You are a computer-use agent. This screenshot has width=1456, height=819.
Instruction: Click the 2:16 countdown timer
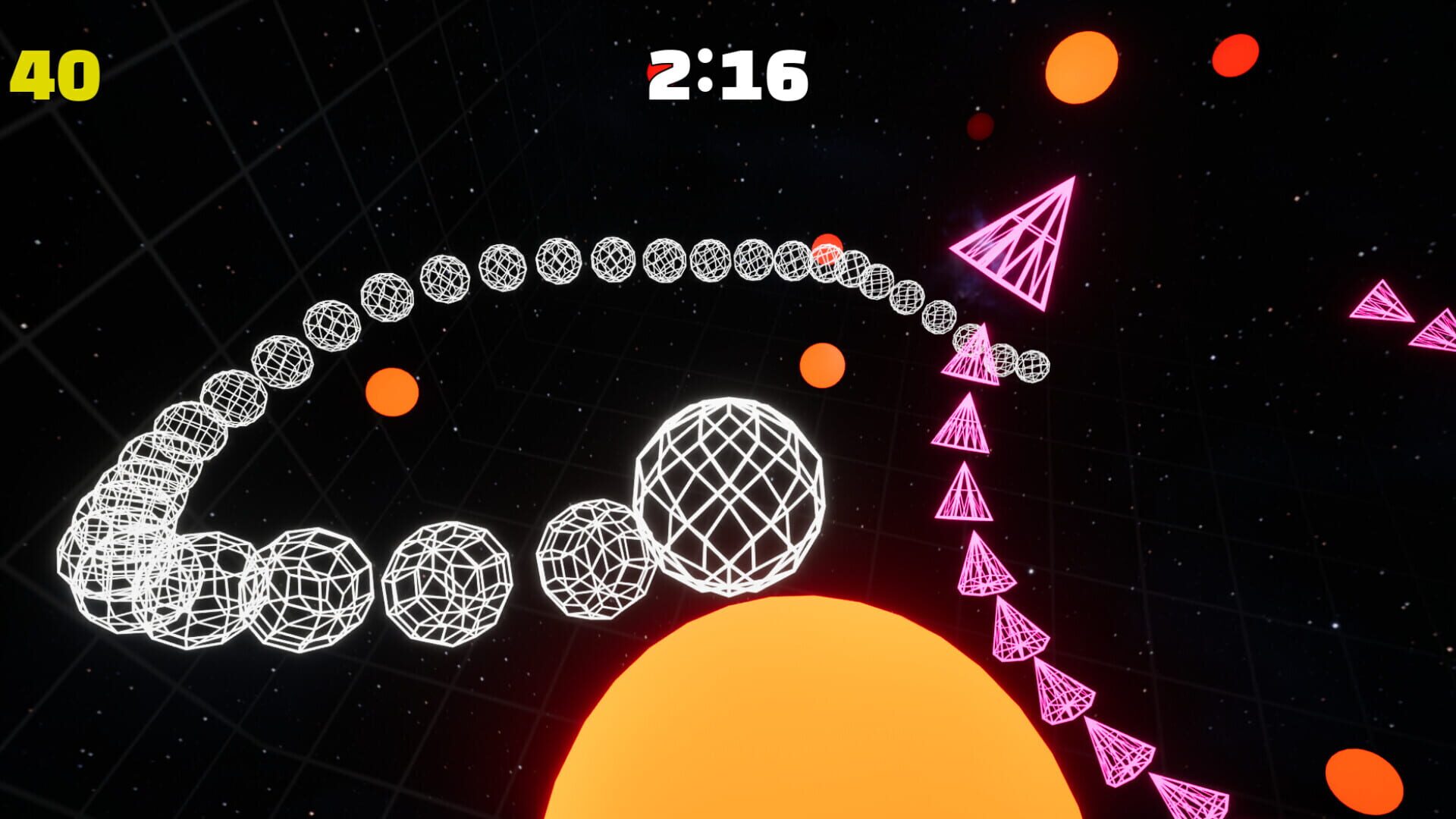[x=728, y=76]
